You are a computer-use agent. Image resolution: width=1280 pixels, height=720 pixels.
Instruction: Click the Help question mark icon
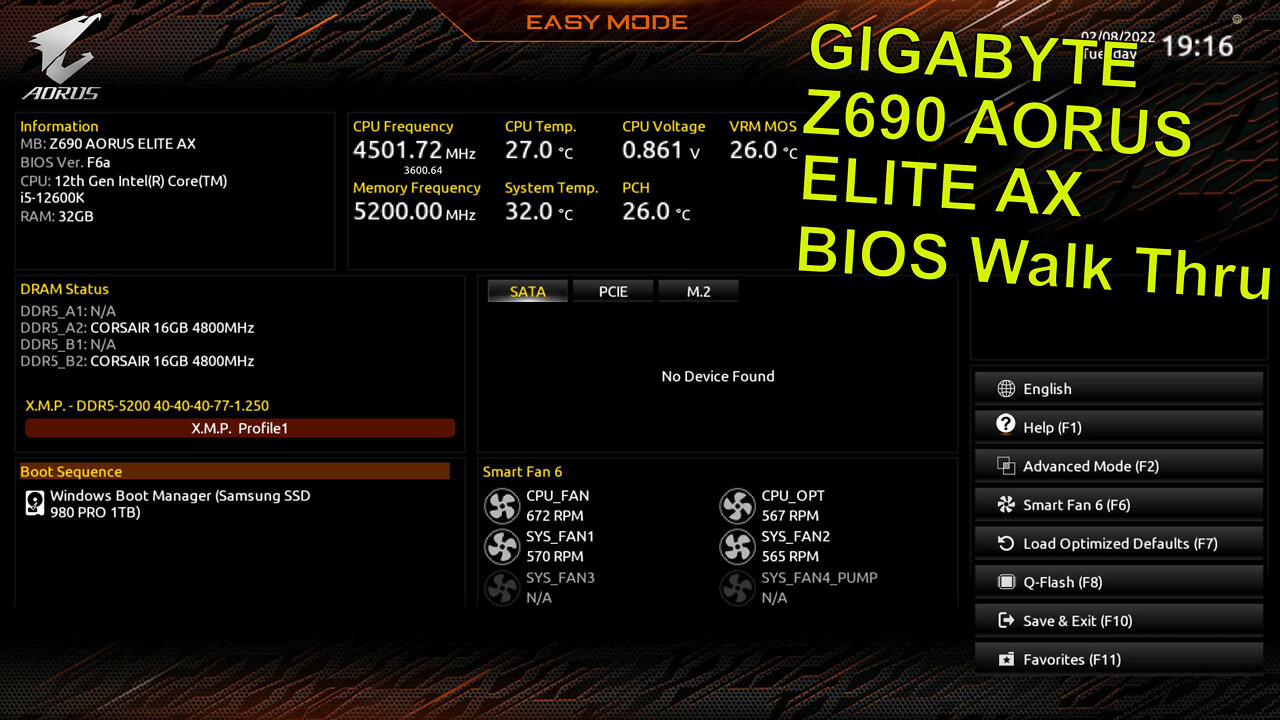click(1005, 426)
